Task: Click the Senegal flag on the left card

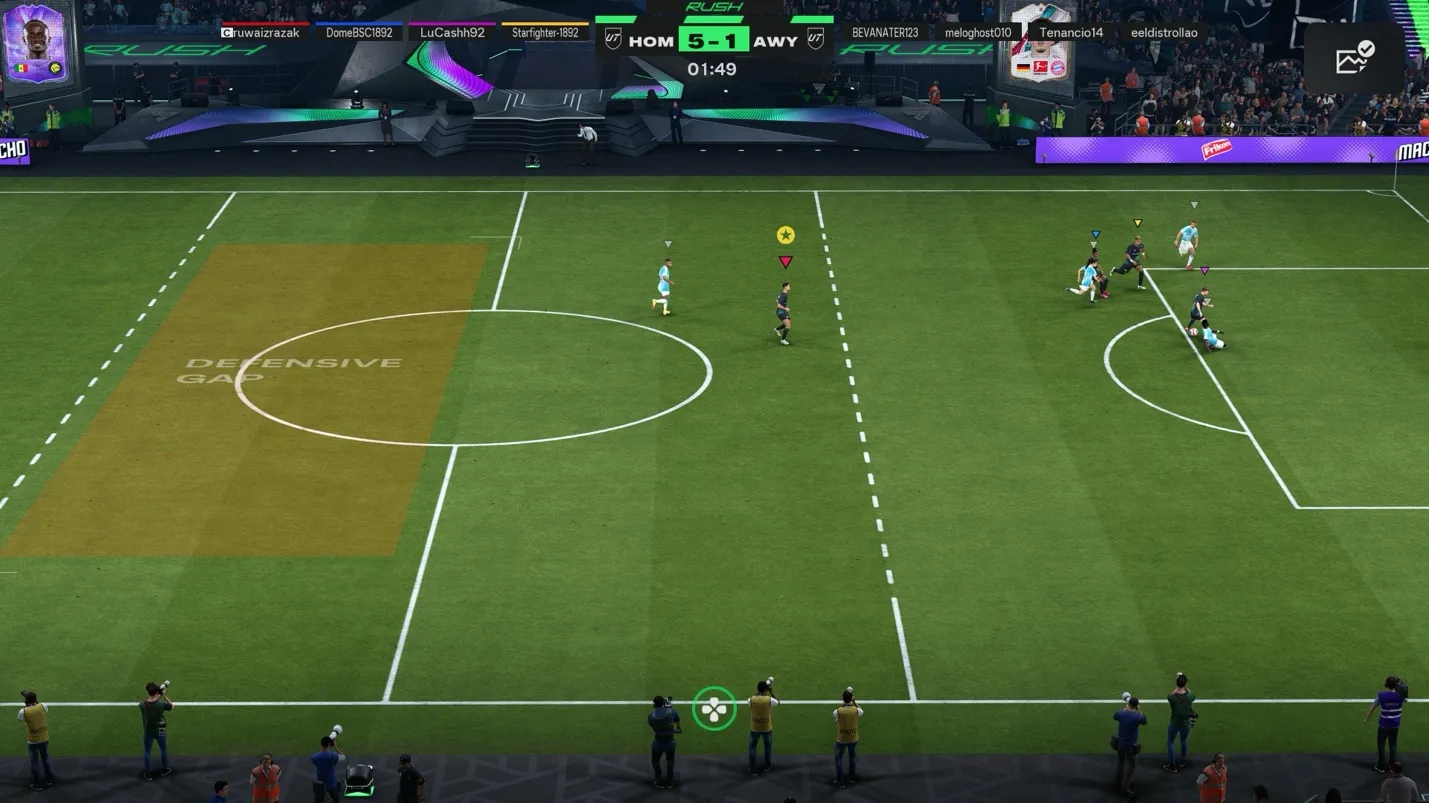Action: click(21, 68)
